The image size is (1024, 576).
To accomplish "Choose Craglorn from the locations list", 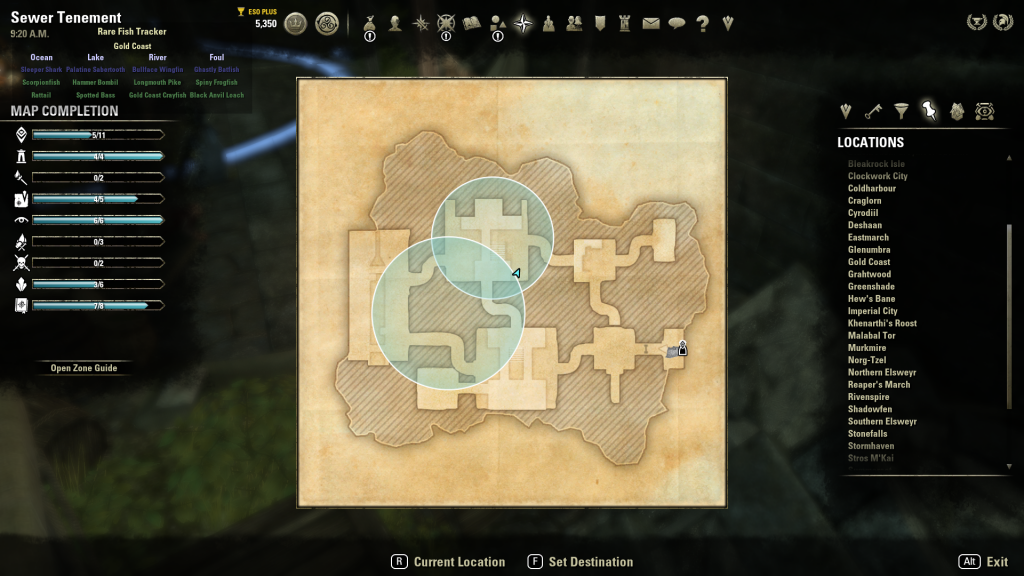I will tap(865, 201).
